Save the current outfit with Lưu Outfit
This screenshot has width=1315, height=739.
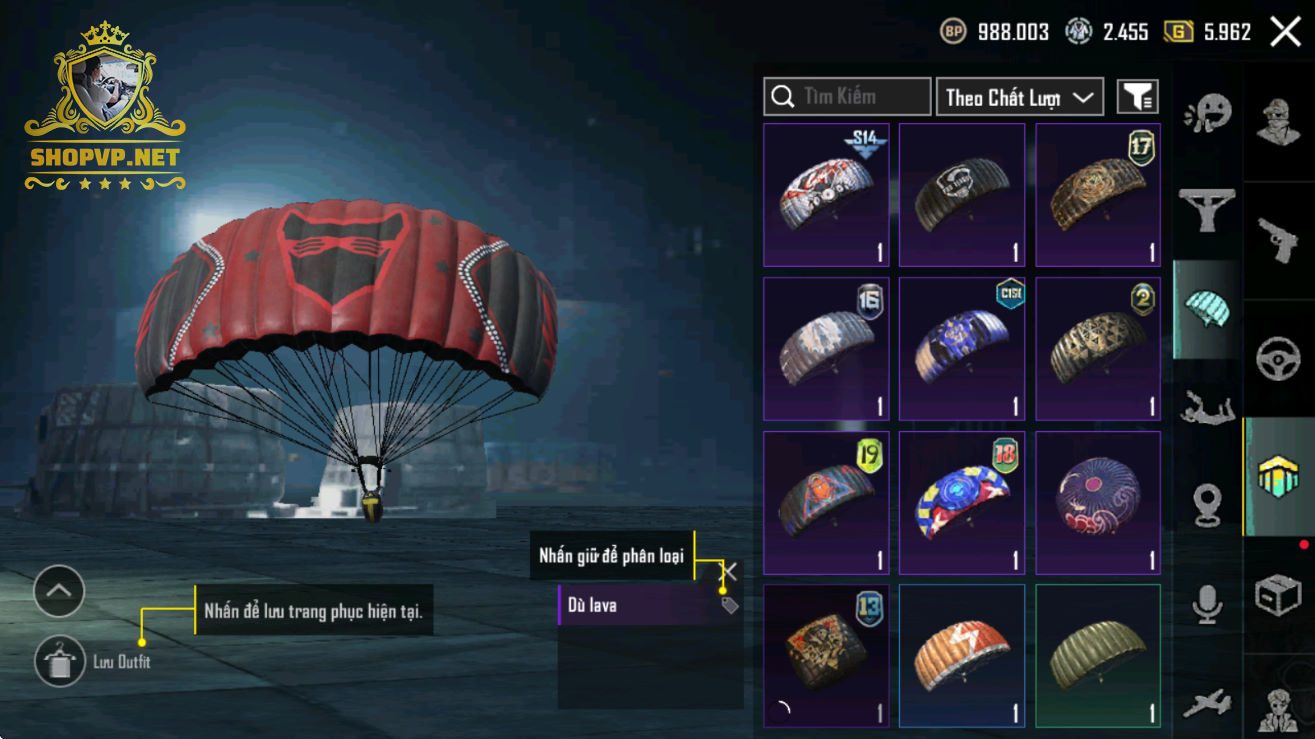(60, 661)
